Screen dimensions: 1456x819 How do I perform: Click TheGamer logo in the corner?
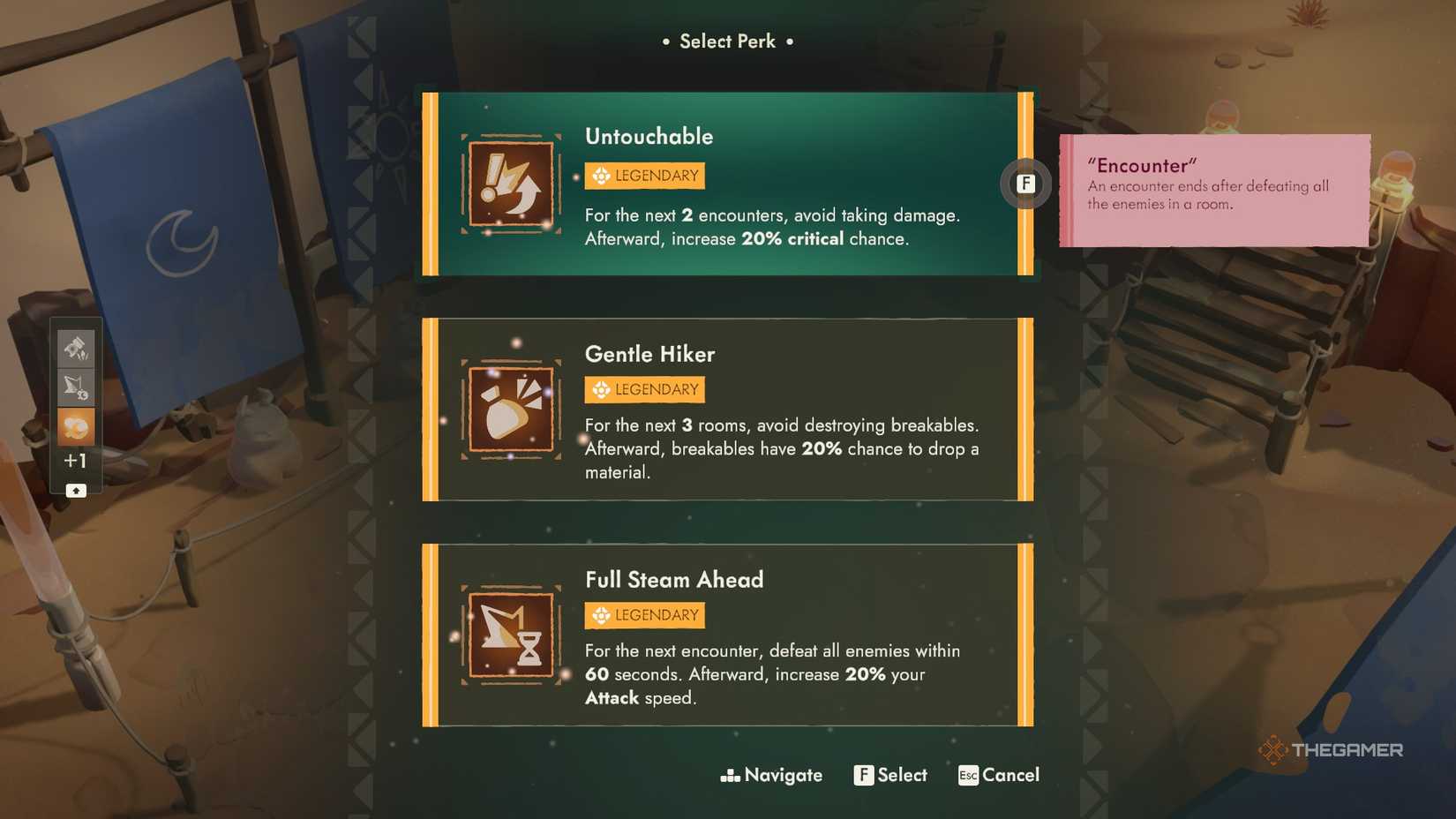tap(1331, 749)
